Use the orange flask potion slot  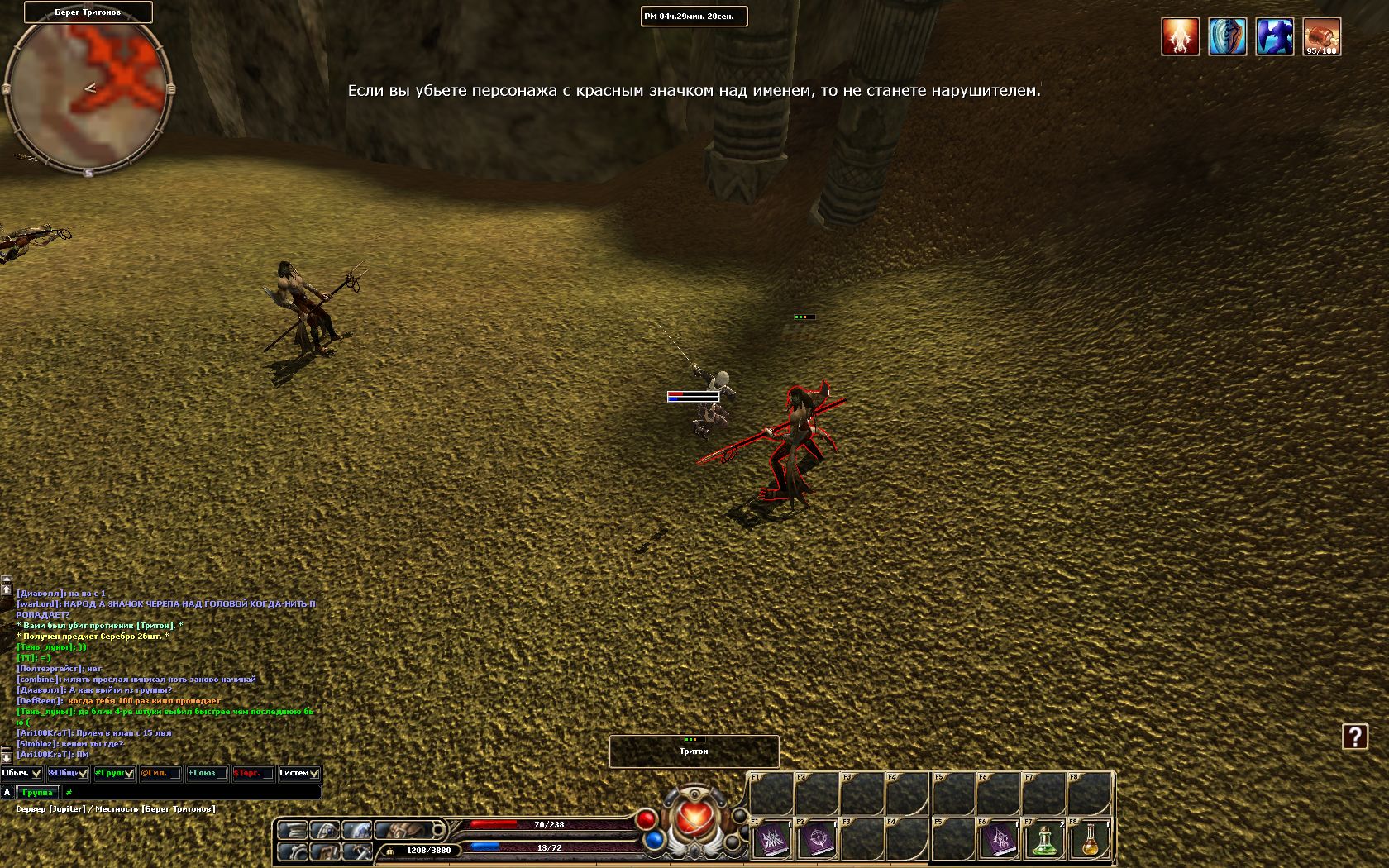pyautogui.click(x=1091, y=839)
